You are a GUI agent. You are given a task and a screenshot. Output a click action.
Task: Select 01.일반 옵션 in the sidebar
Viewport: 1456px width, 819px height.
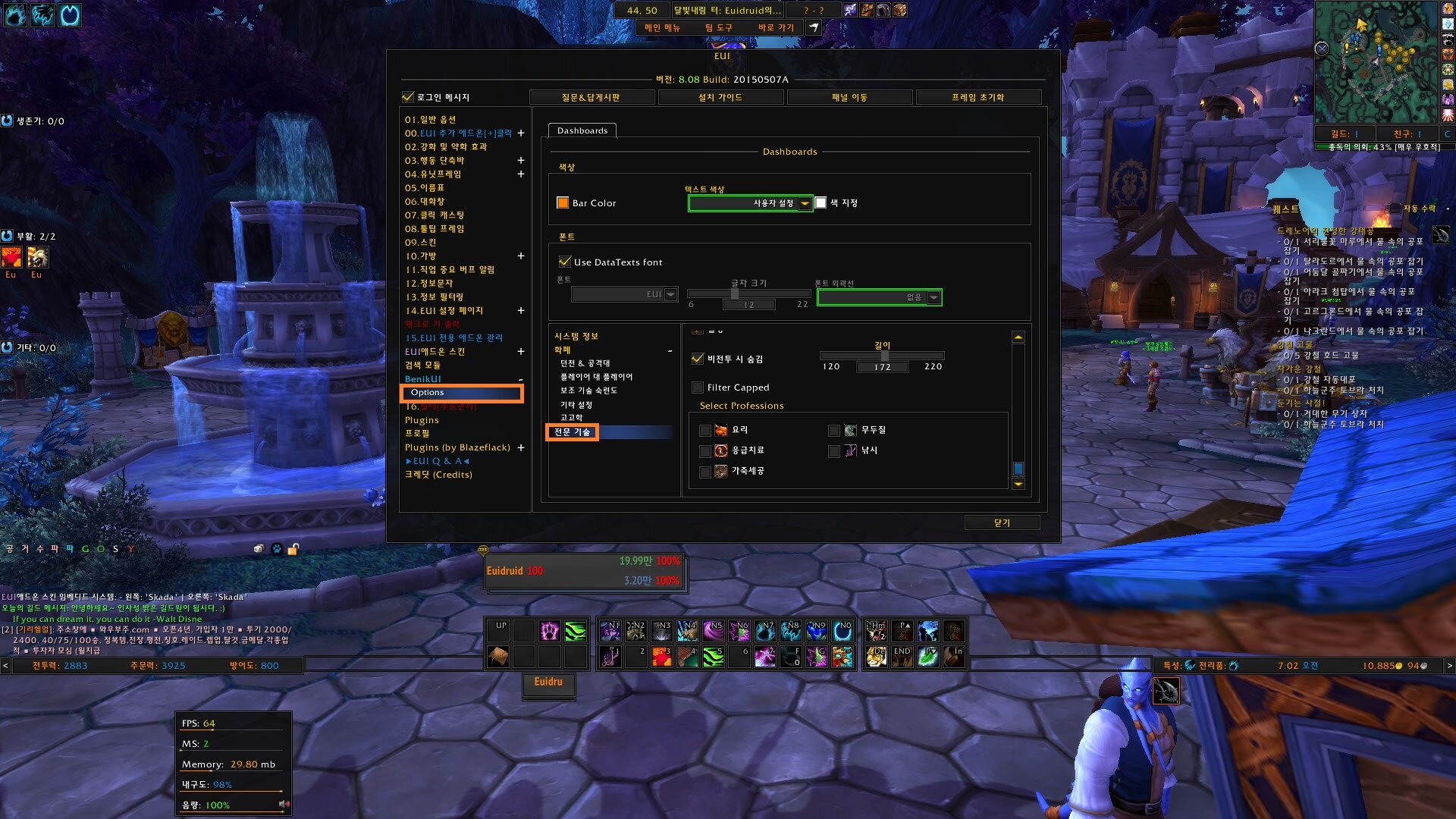tap(430, 119)
